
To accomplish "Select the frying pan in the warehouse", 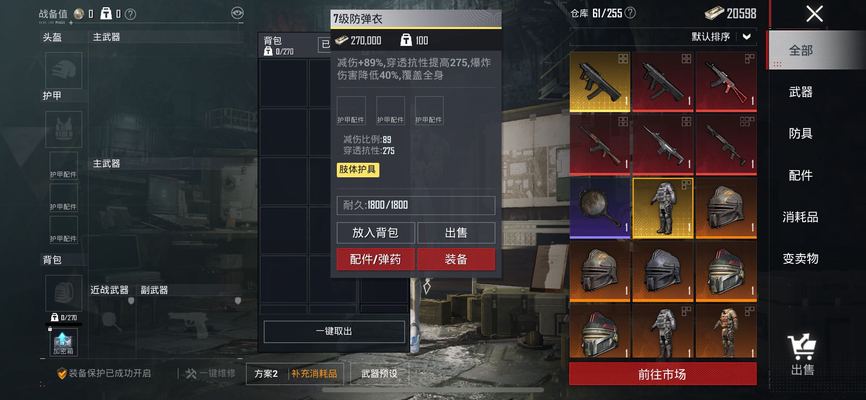I will coord(600,208).
